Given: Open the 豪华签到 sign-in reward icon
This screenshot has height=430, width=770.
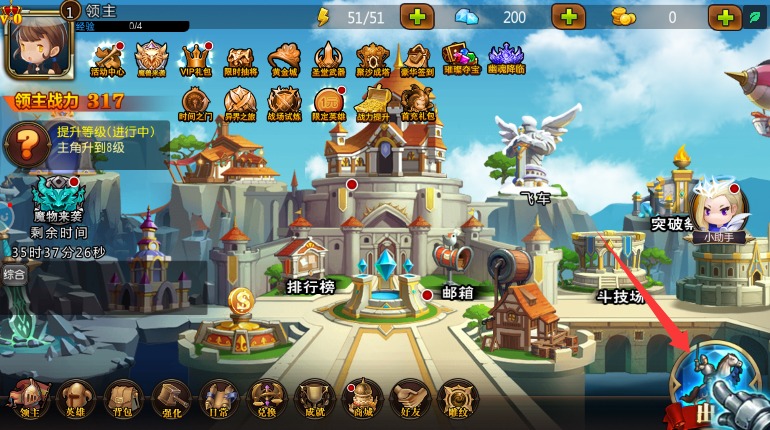Looking at the screenshot, I should pyautogui.click(x=415, y=59).
